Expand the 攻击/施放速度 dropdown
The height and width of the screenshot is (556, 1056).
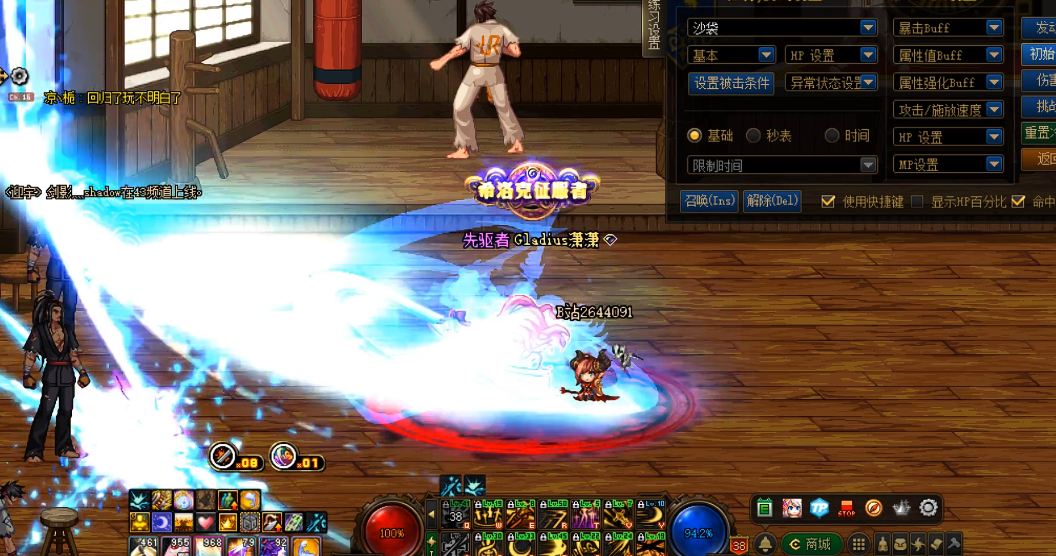pyautogui.click(x=993, y=109)
